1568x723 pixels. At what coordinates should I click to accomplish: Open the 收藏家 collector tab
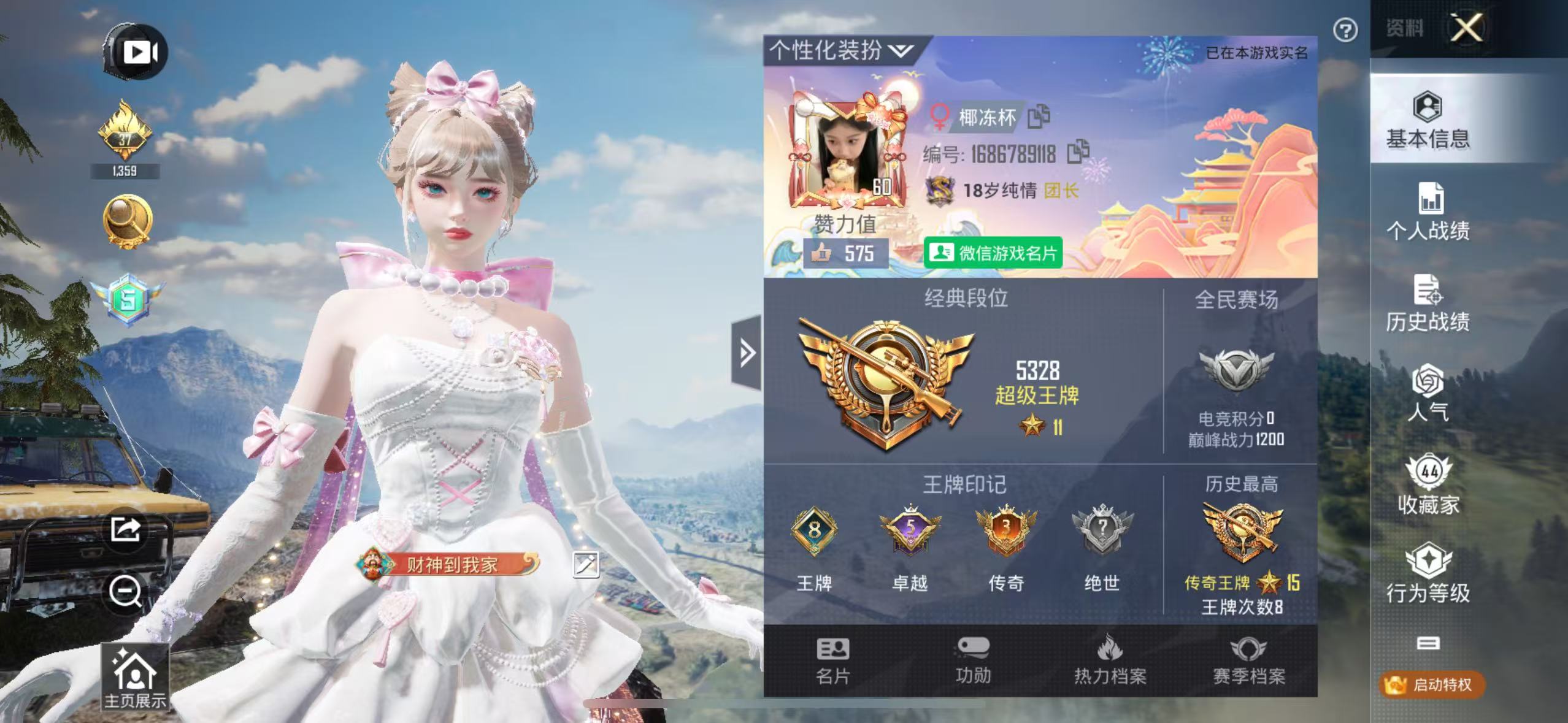[1428, 485]
